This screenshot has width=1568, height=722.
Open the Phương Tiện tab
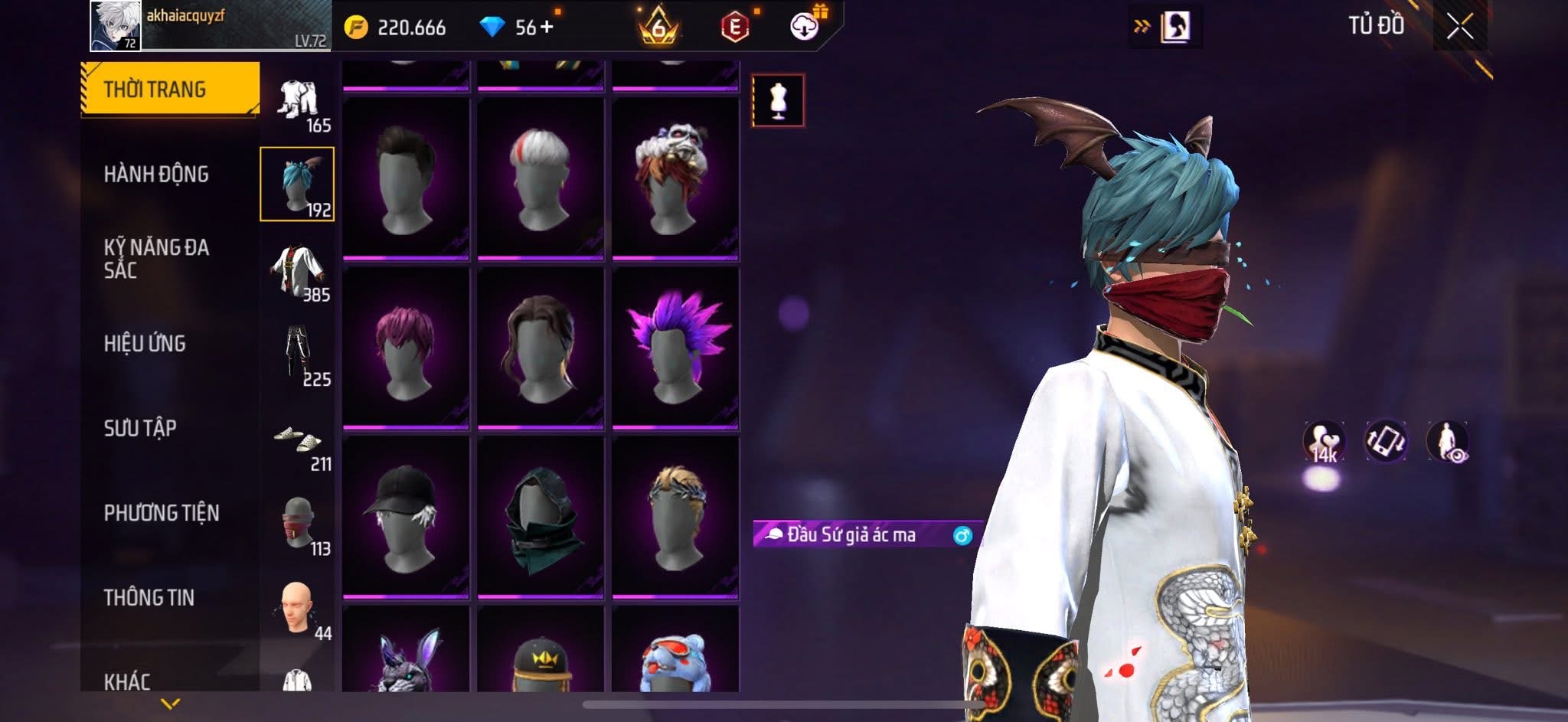coord(162,513)
